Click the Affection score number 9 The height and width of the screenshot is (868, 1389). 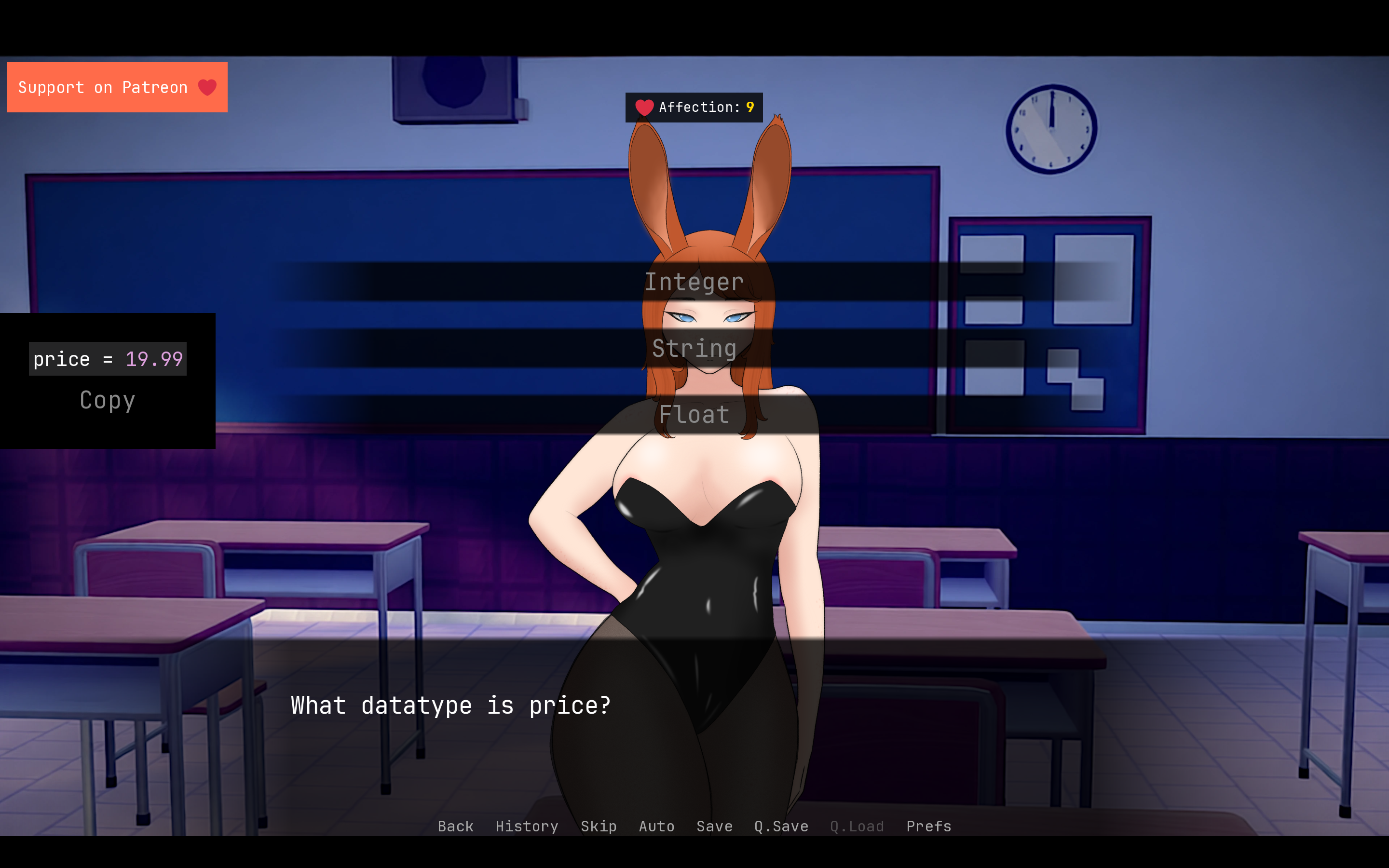coord(749,107)
